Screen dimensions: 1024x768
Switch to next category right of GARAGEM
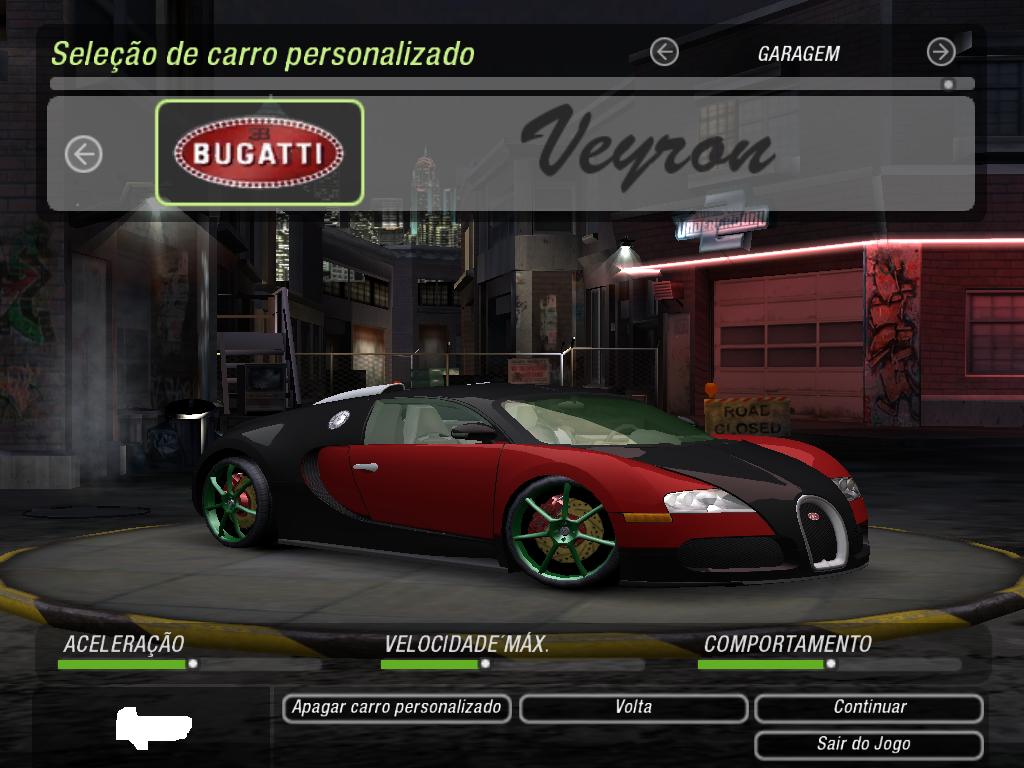[941, 52]
